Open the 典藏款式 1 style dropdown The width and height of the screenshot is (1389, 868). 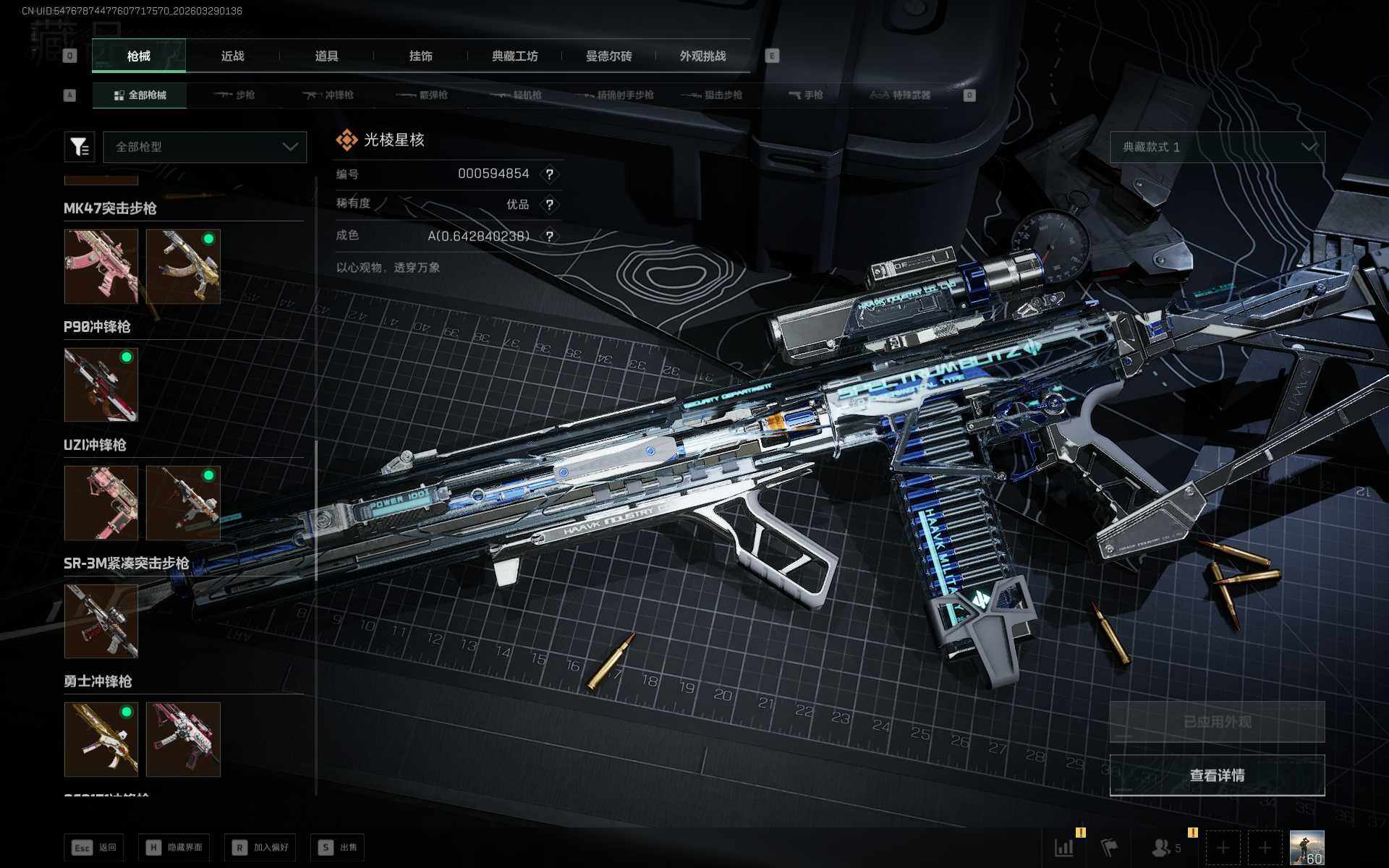coord(1217,147)
